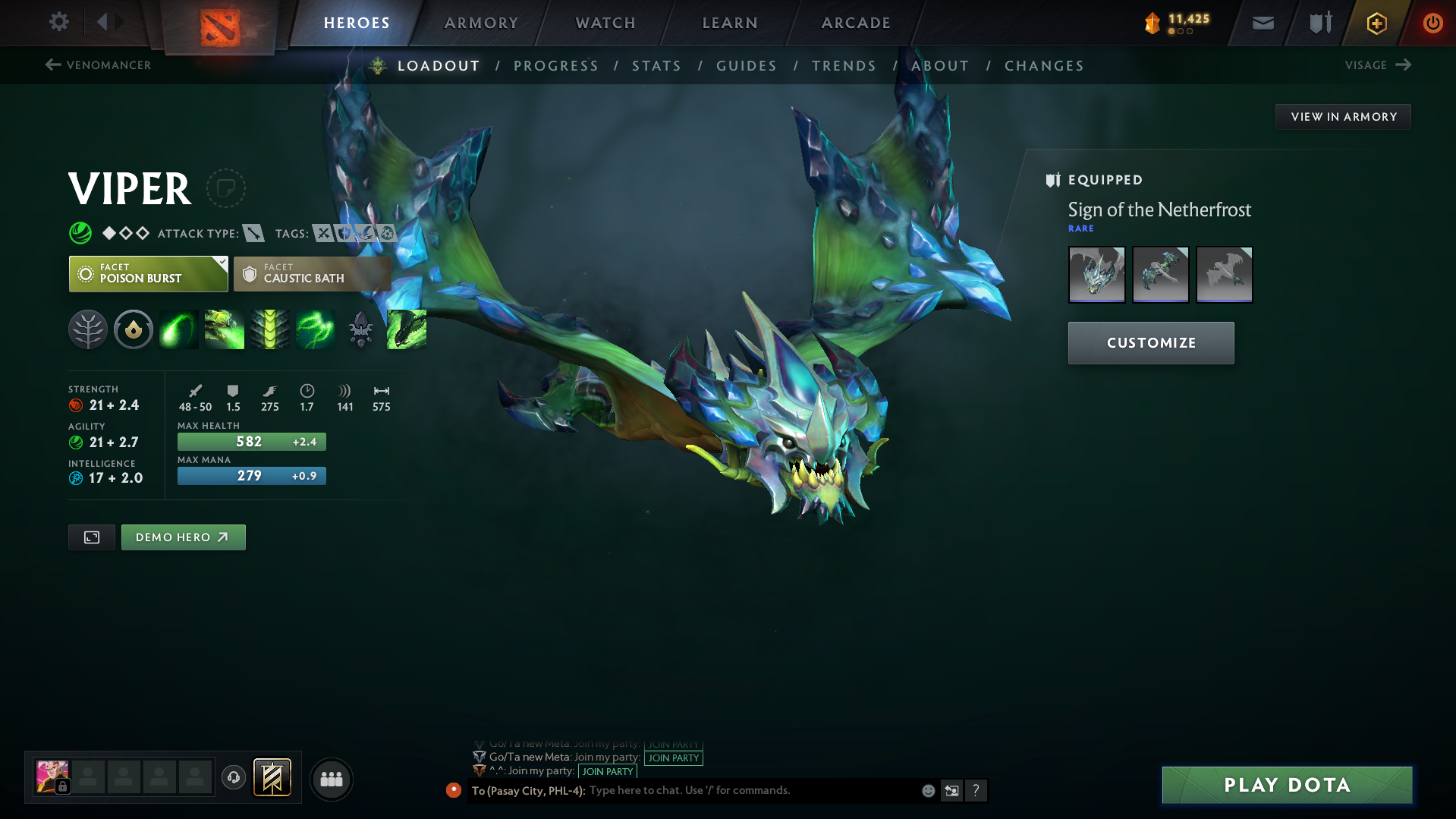Open the ARCADE menu in top navigation

[x=855, y=23]
